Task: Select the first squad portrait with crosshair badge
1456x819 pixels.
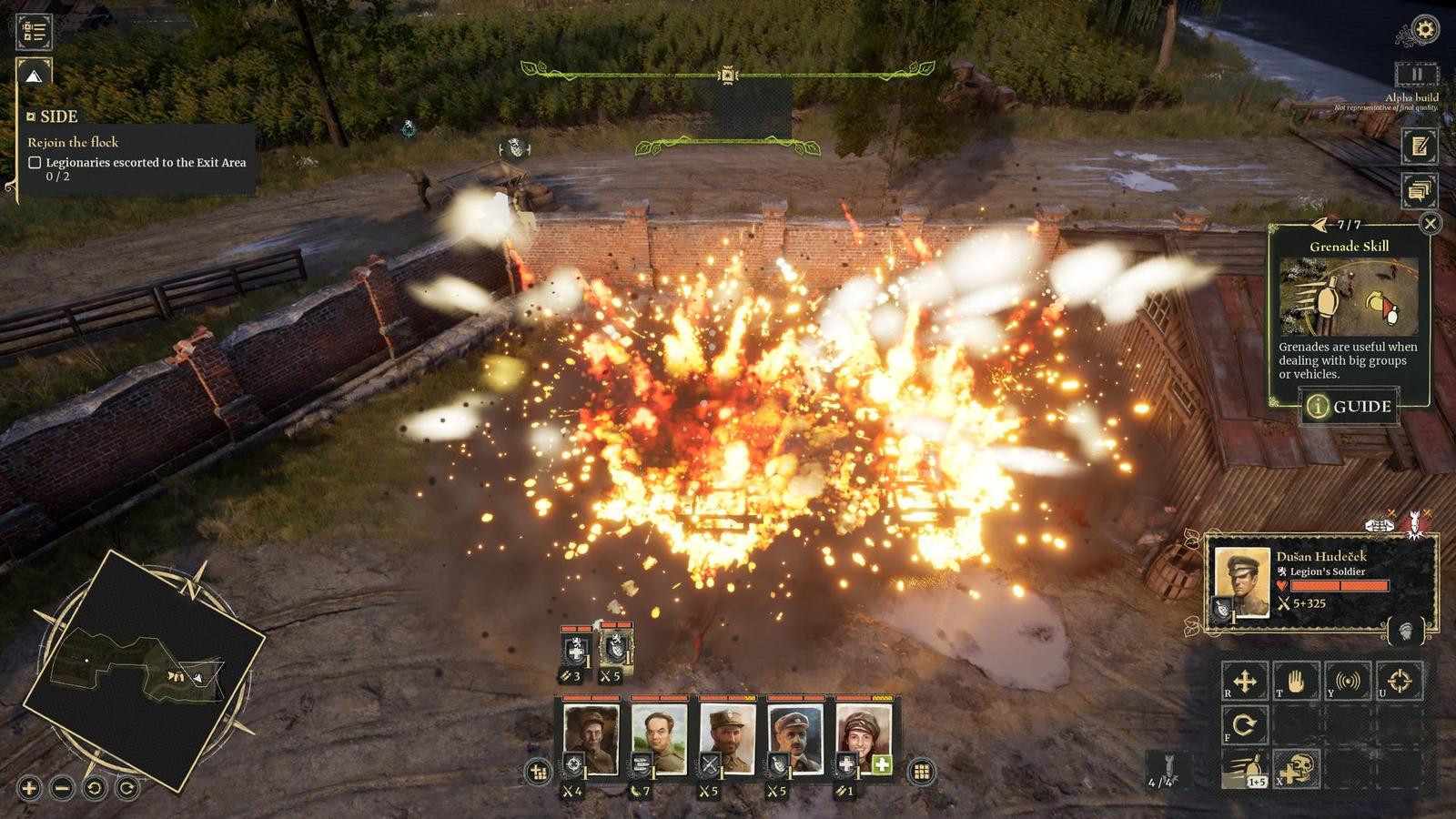Action: (591, 735)
